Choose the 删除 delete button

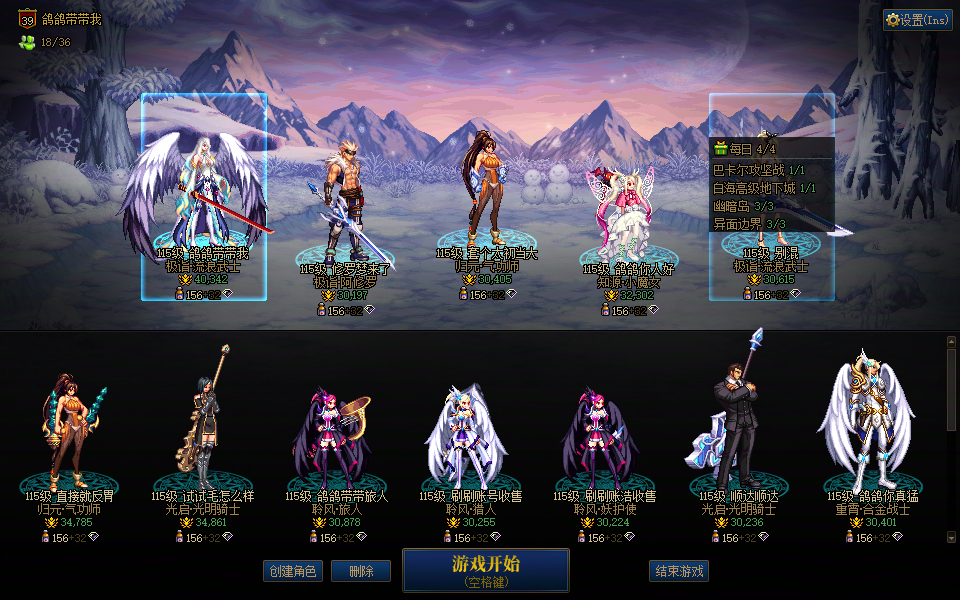click(x=361, y=571)
